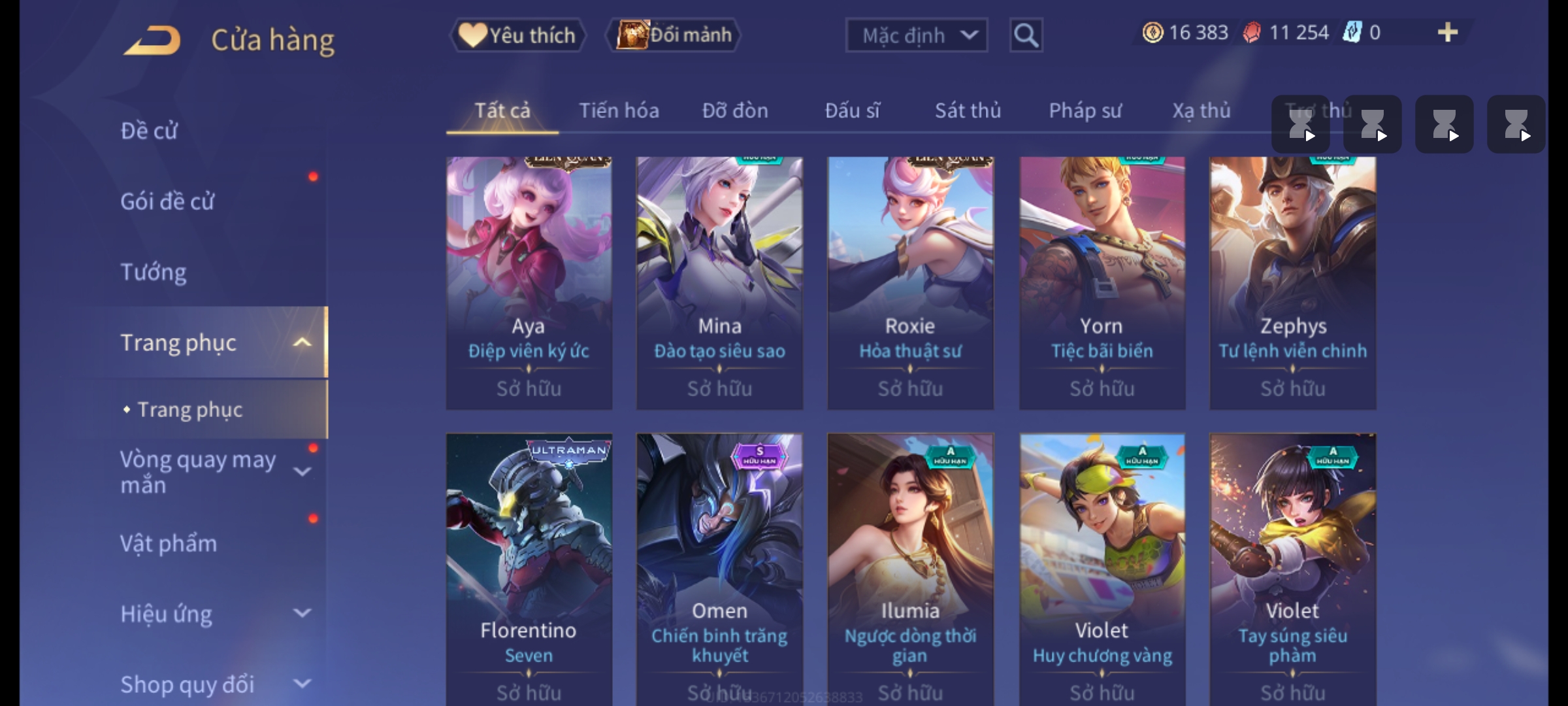Select Gói đề cử in sidebar
Image resolution: width=1568 pixels, height=706 pixels.
[x=167, y=201]
